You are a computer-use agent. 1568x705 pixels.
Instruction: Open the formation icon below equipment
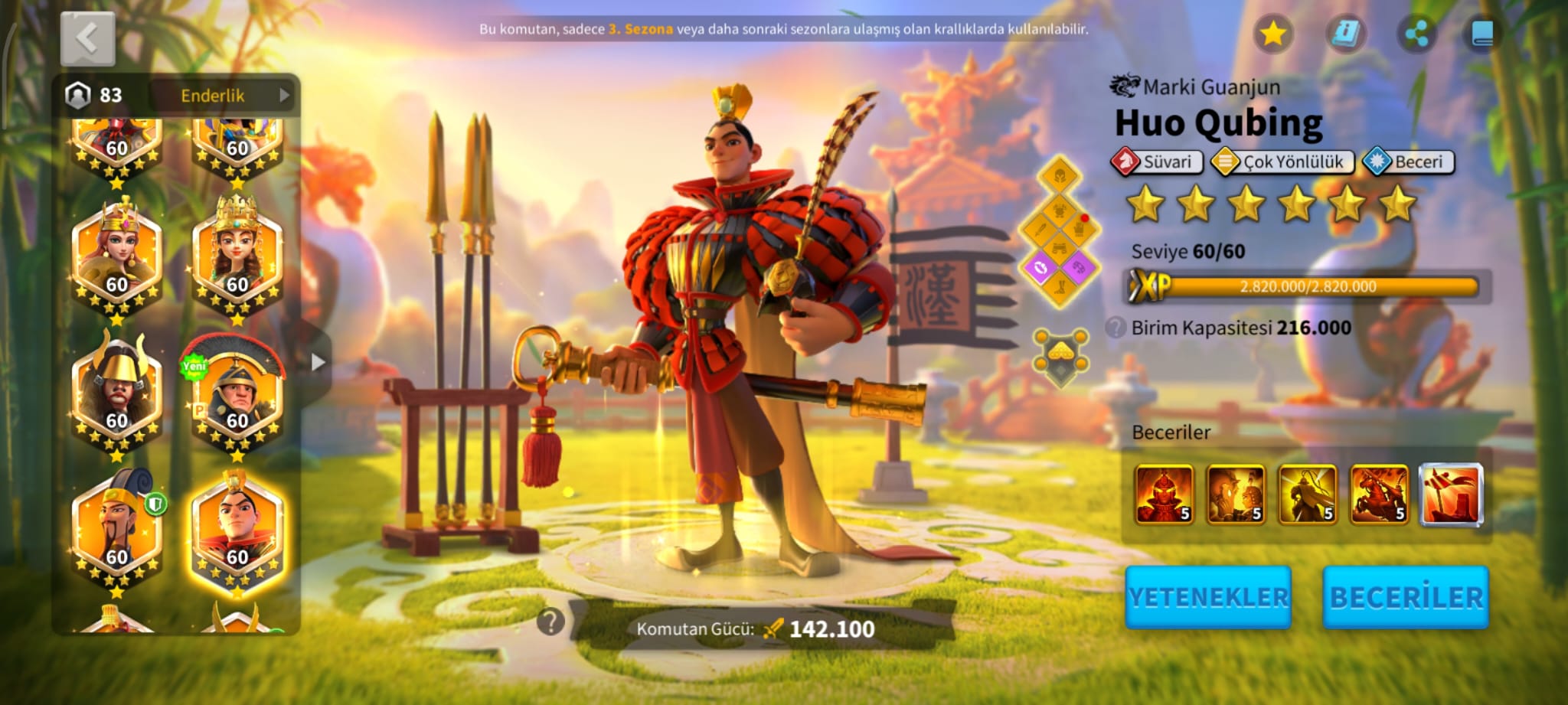coord(1060,357)
